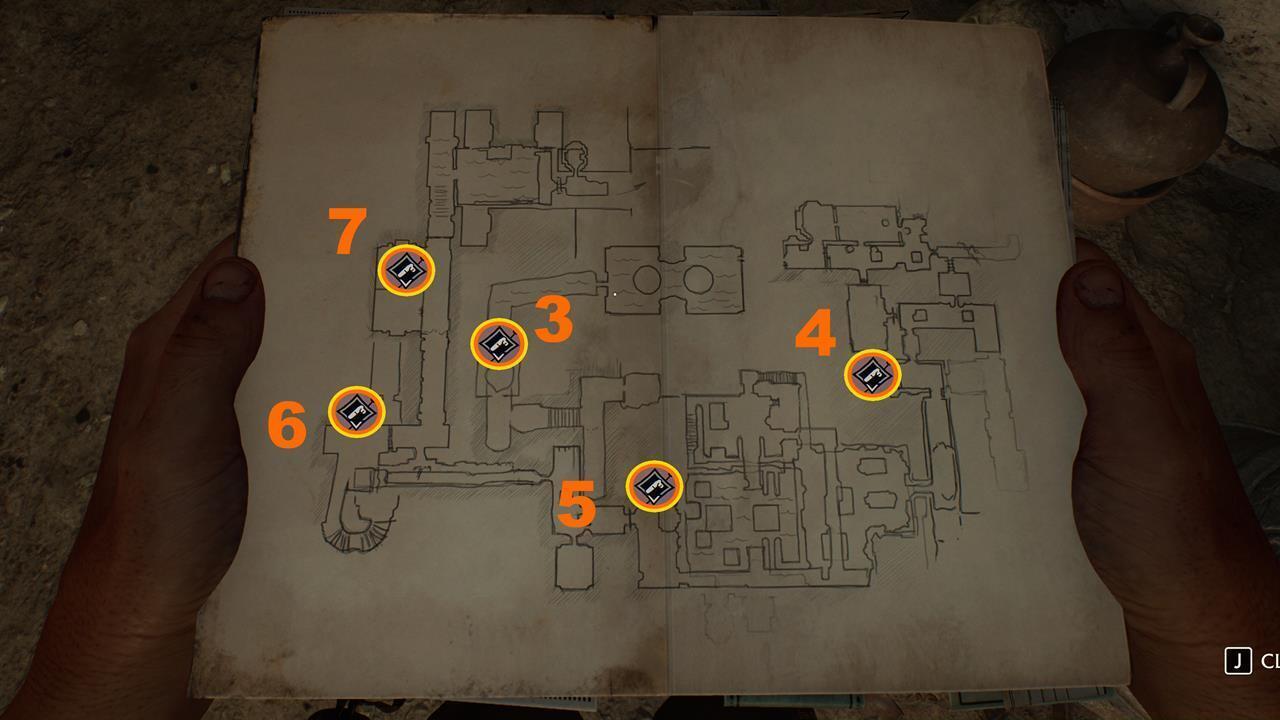Click the collectible icon inside marker 7's circle
1280x720 pixels.
click(407, 271)
